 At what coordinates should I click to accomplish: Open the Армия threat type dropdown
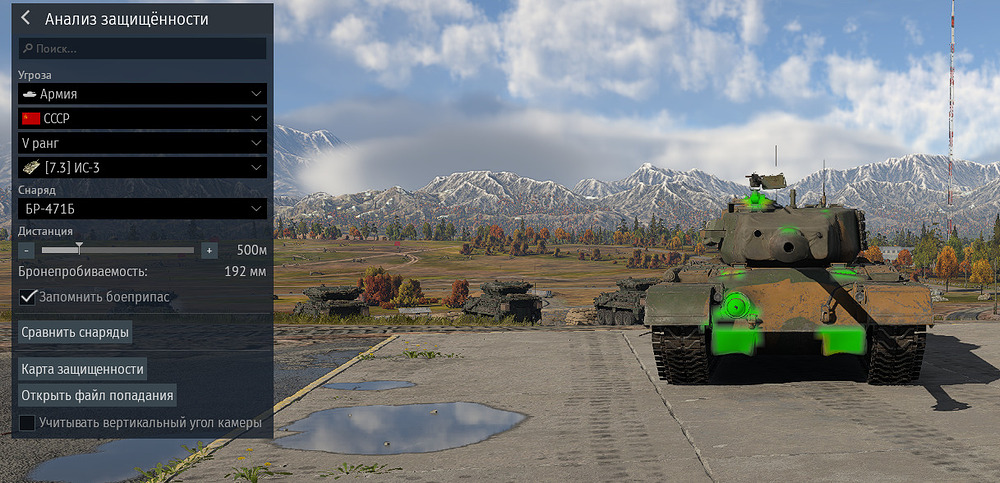point(142,94)
